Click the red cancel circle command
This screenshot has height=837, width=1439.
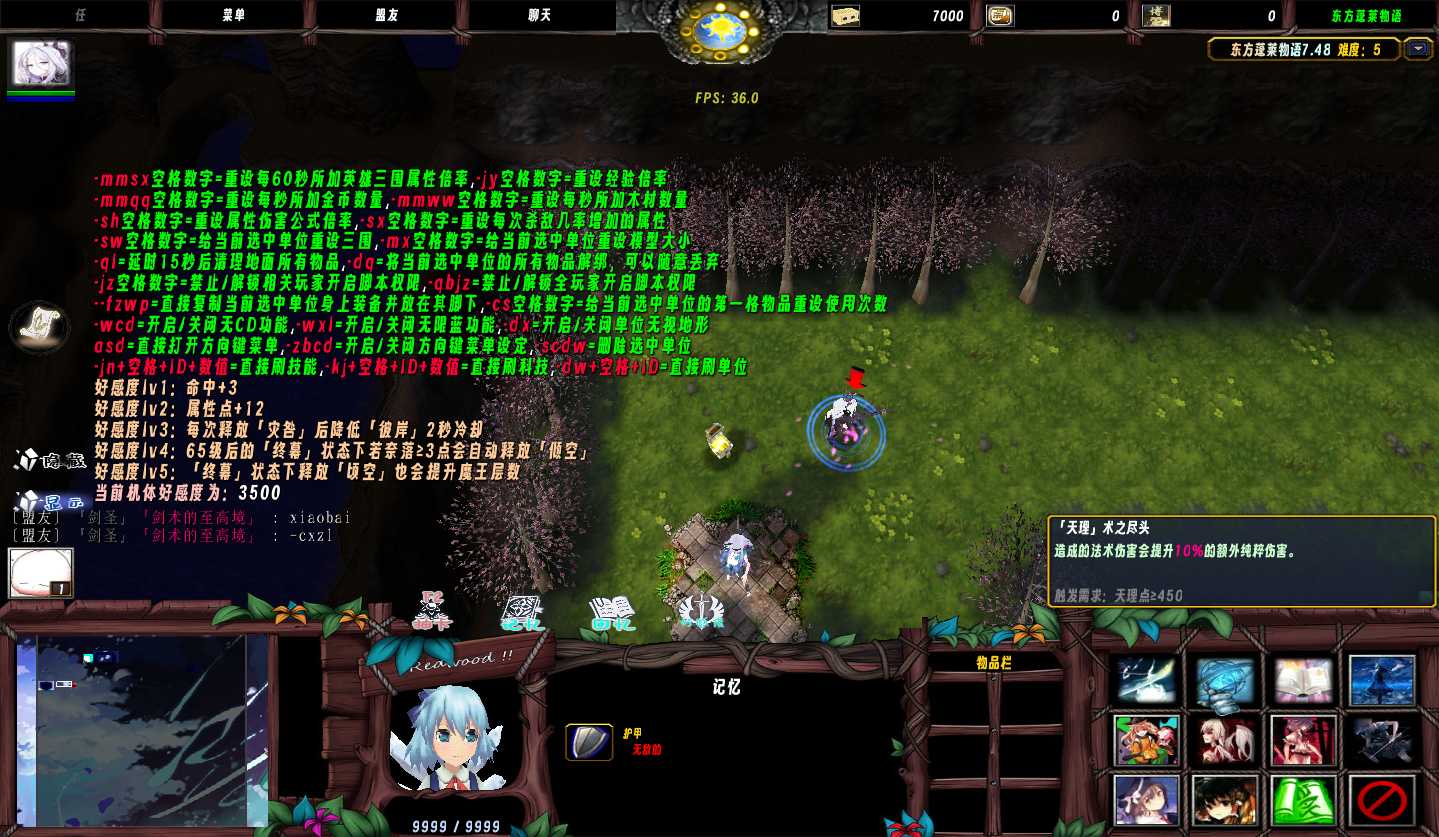(x=1382, y=799)
